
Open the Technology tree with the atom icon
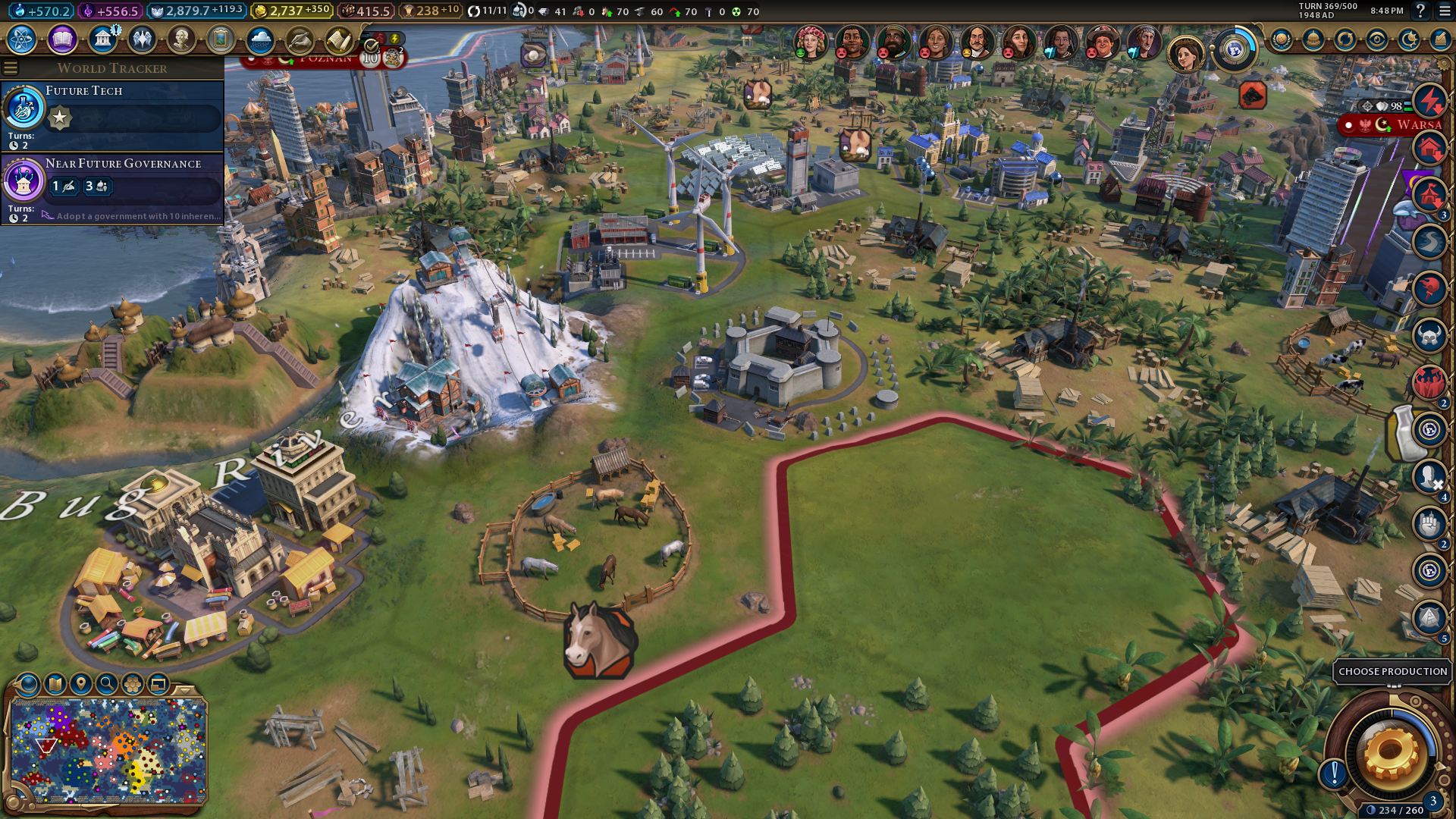coord(22,39)
